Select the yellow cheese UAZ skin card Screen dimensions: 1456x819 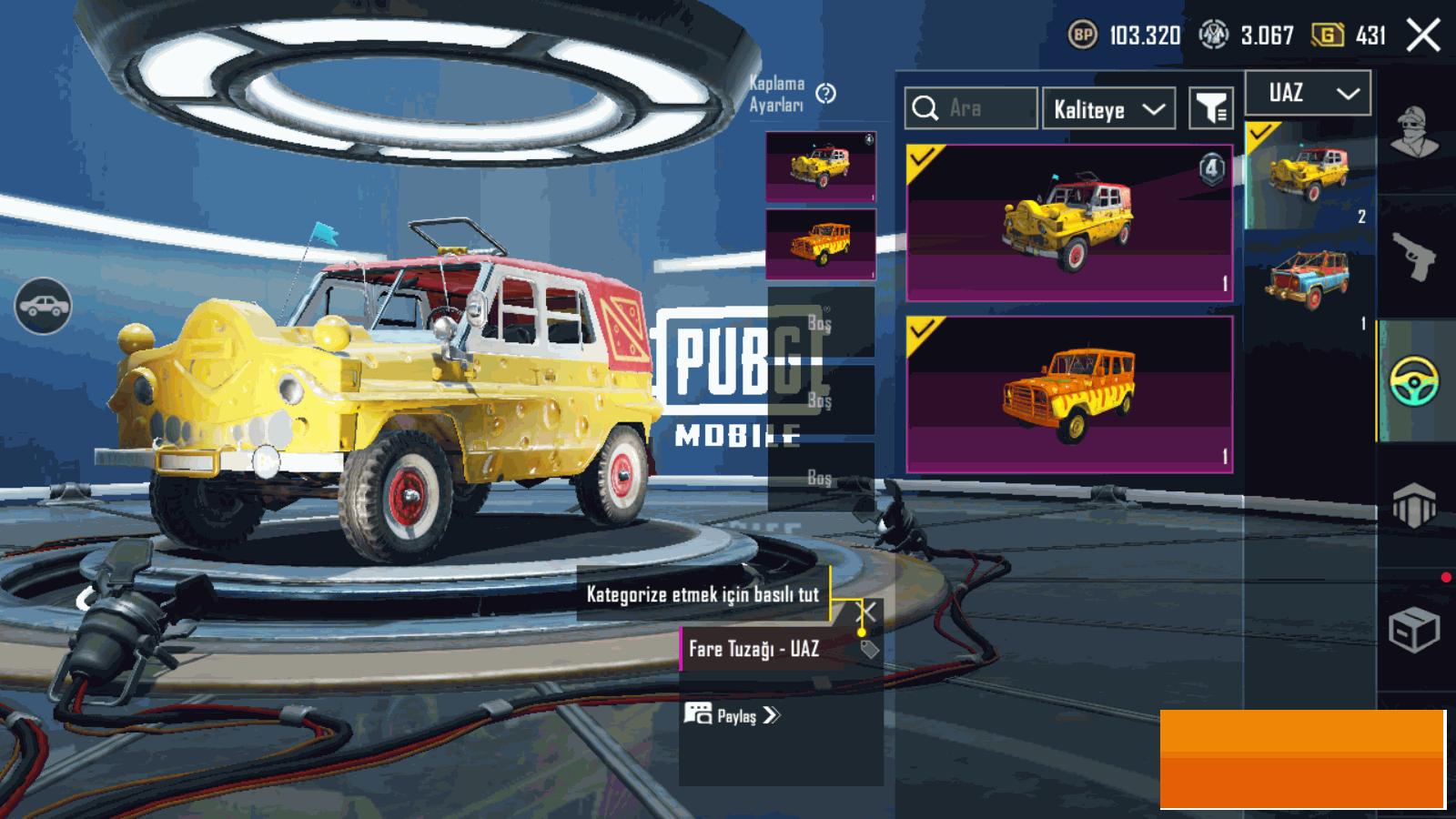(x=1069, y=223)
